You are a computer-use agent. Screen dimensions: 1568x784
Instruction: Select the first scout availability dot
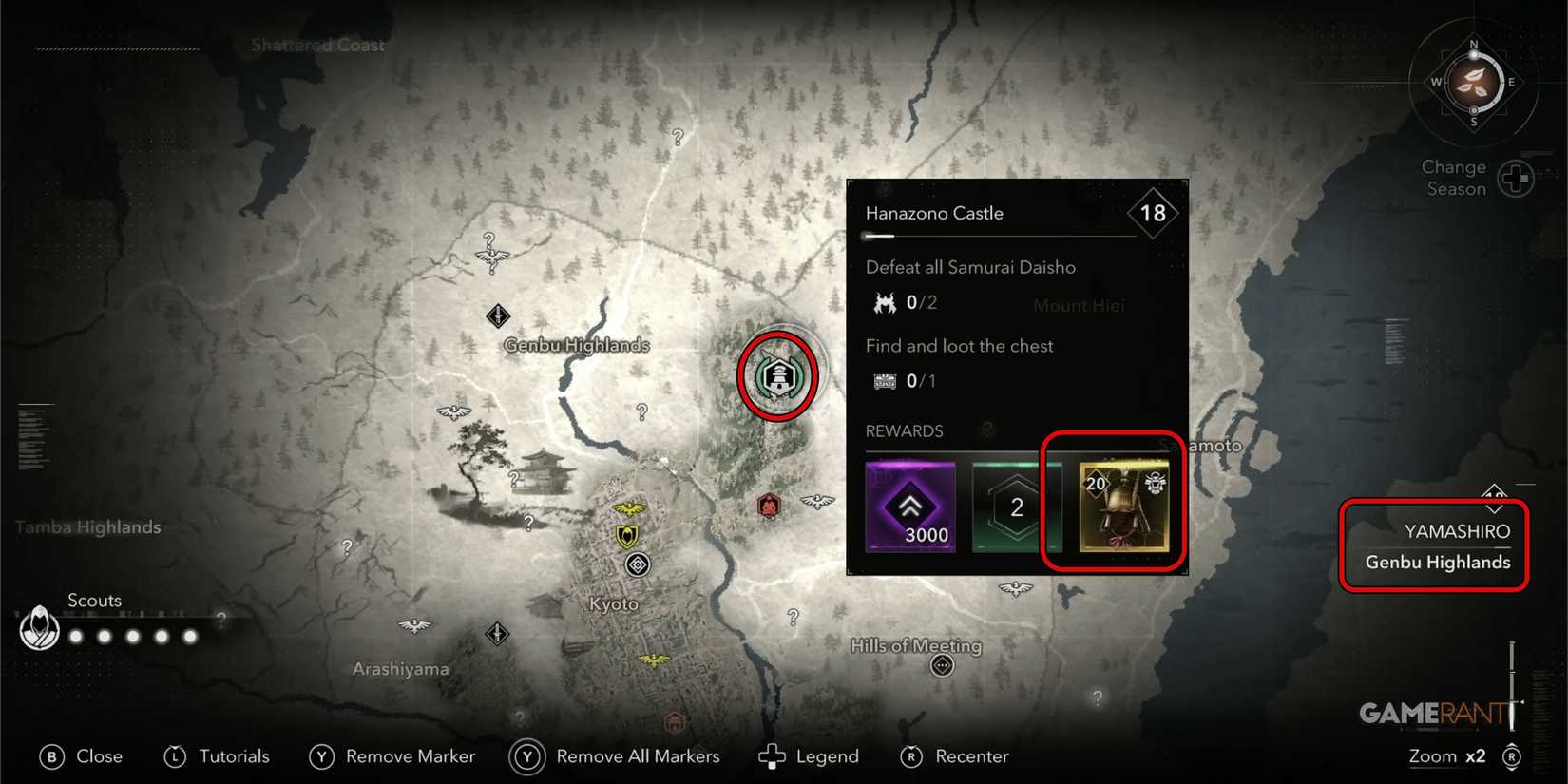tap(75, 636)
